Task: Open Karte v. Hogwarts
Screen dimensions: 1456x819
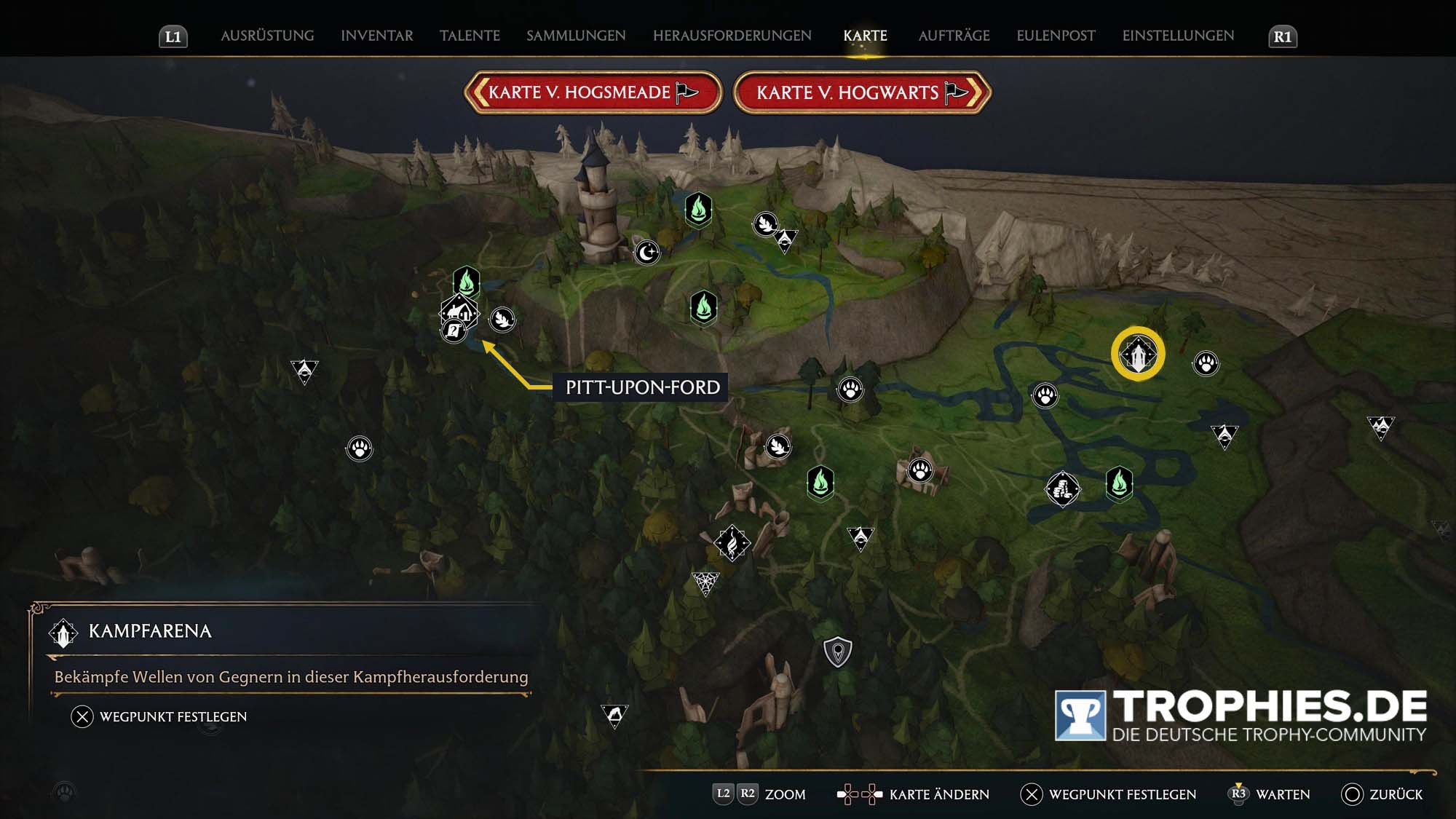Action: click(859, 92)
